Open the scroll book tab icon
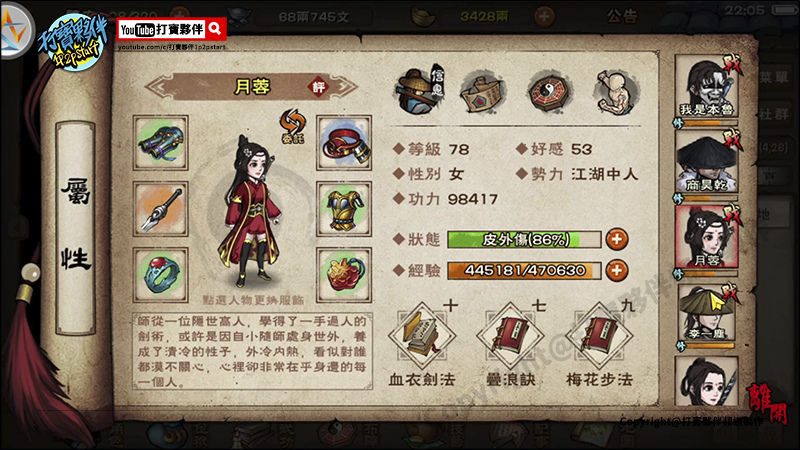Image resolution: width=800 pixels, height=450 pixels. [481, 92]
